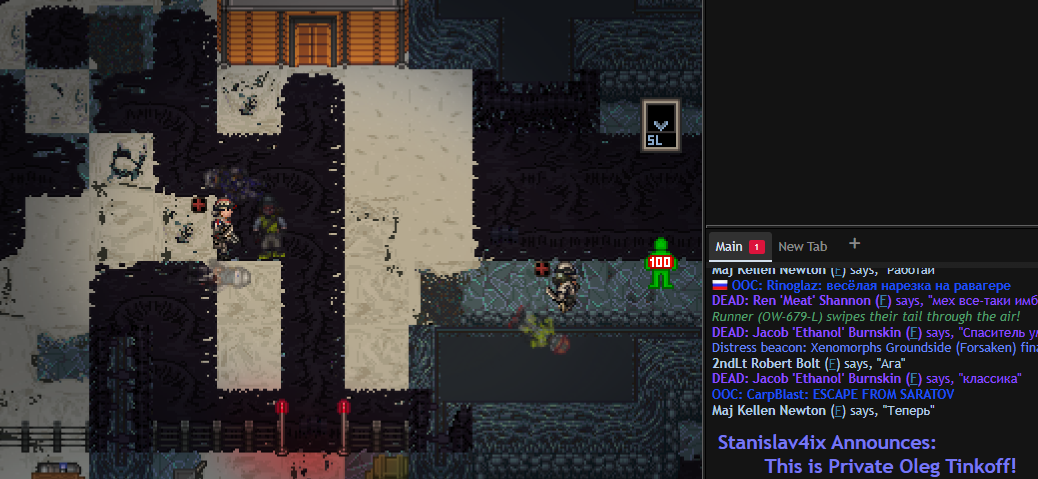Click F link beside Burnskin's "классика" message

911,379
